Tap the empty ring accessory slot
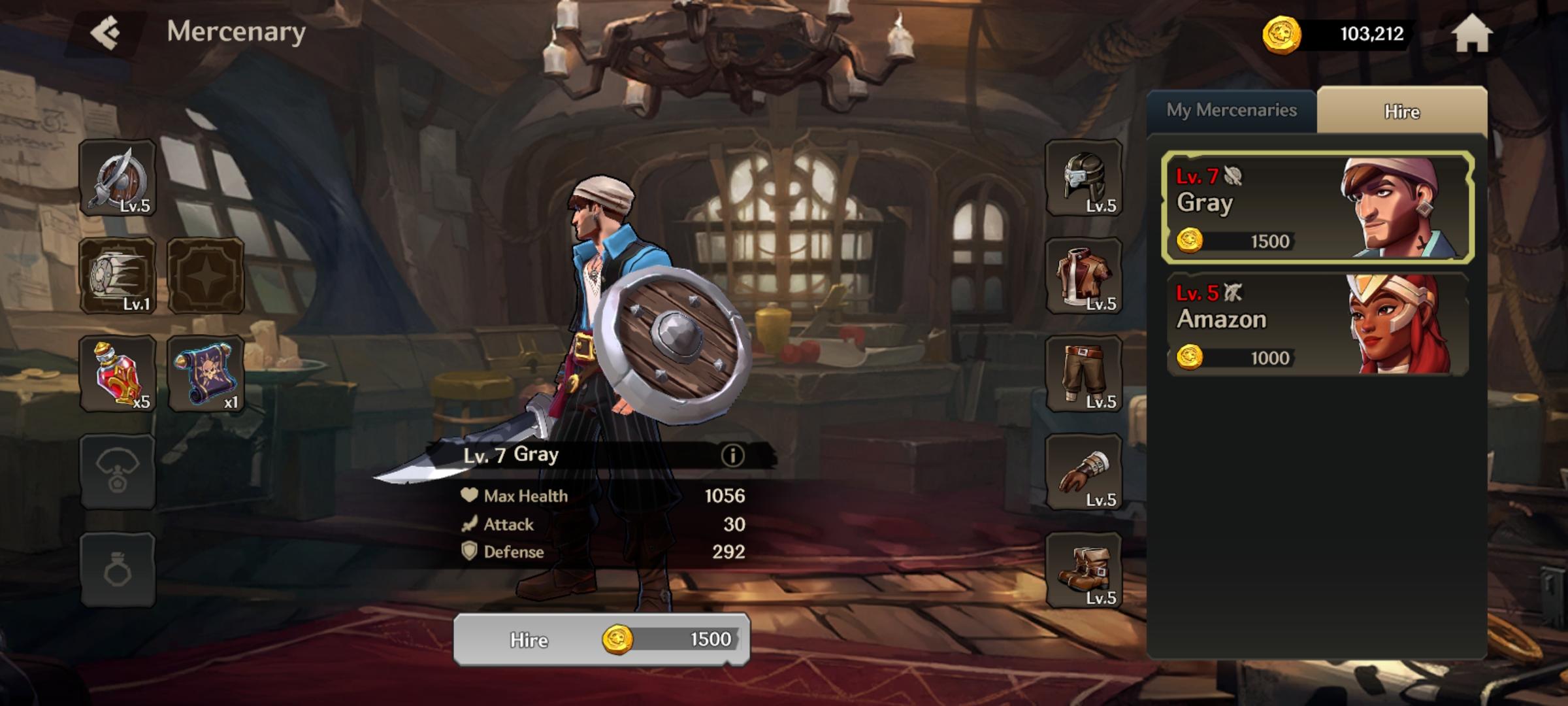The width and height of the screenshot is (1568, 706). coord(118,570)
